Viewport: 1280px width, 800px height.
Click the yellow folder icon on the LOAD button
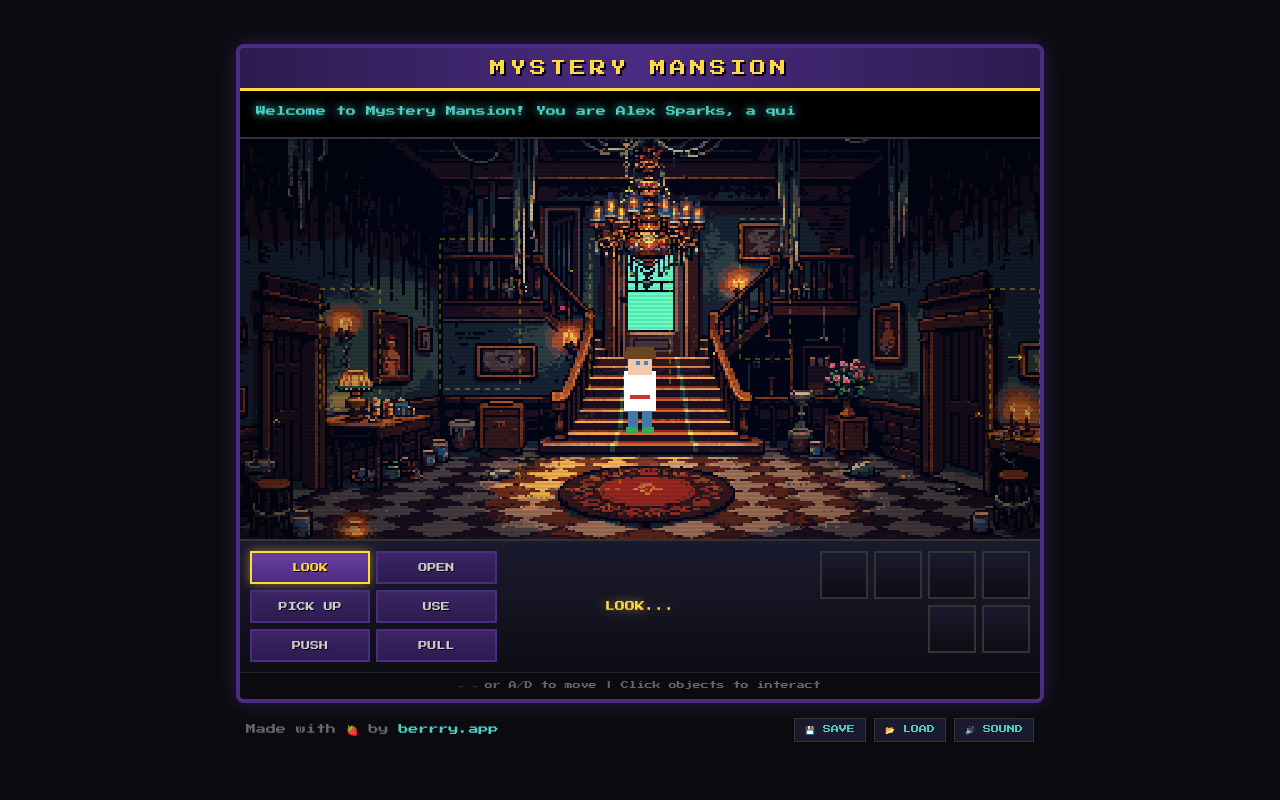889,729
